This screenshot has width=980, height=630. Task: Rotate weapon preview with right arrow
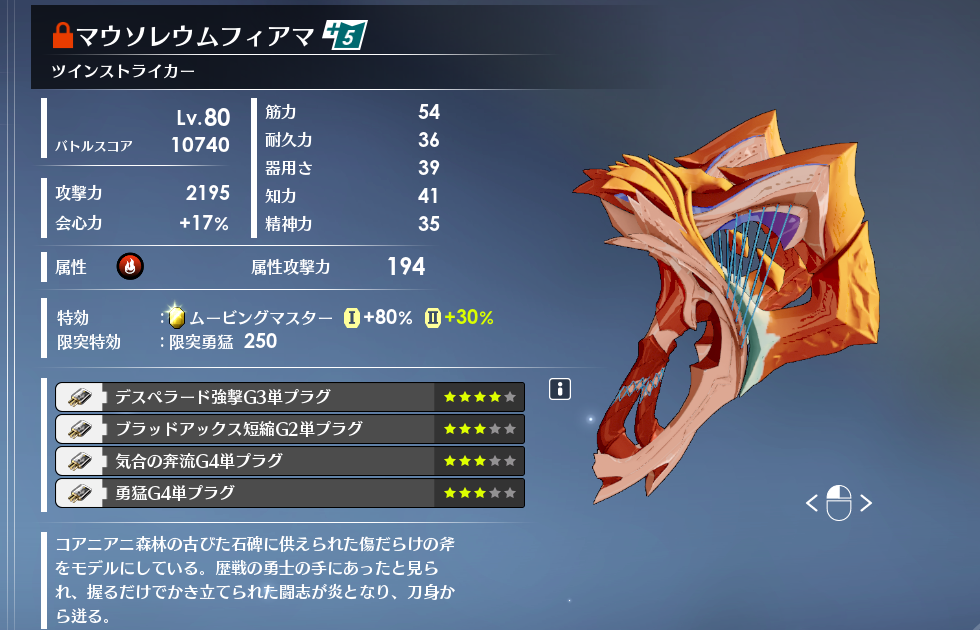[x=866, y=503]
